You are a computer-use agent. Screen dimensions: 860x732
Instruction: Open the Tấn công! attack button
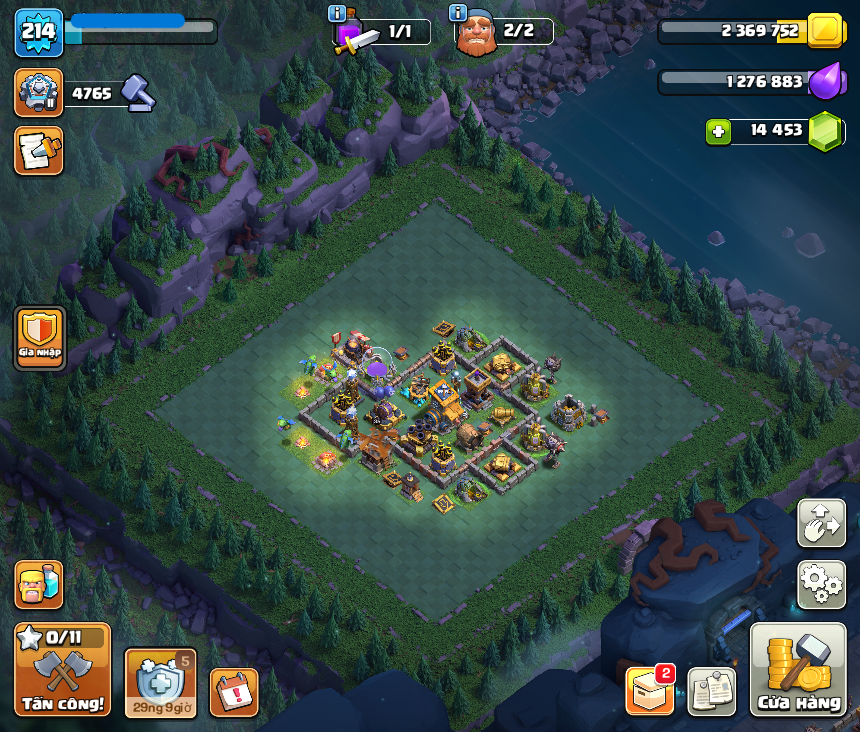[x=62, y=669]
